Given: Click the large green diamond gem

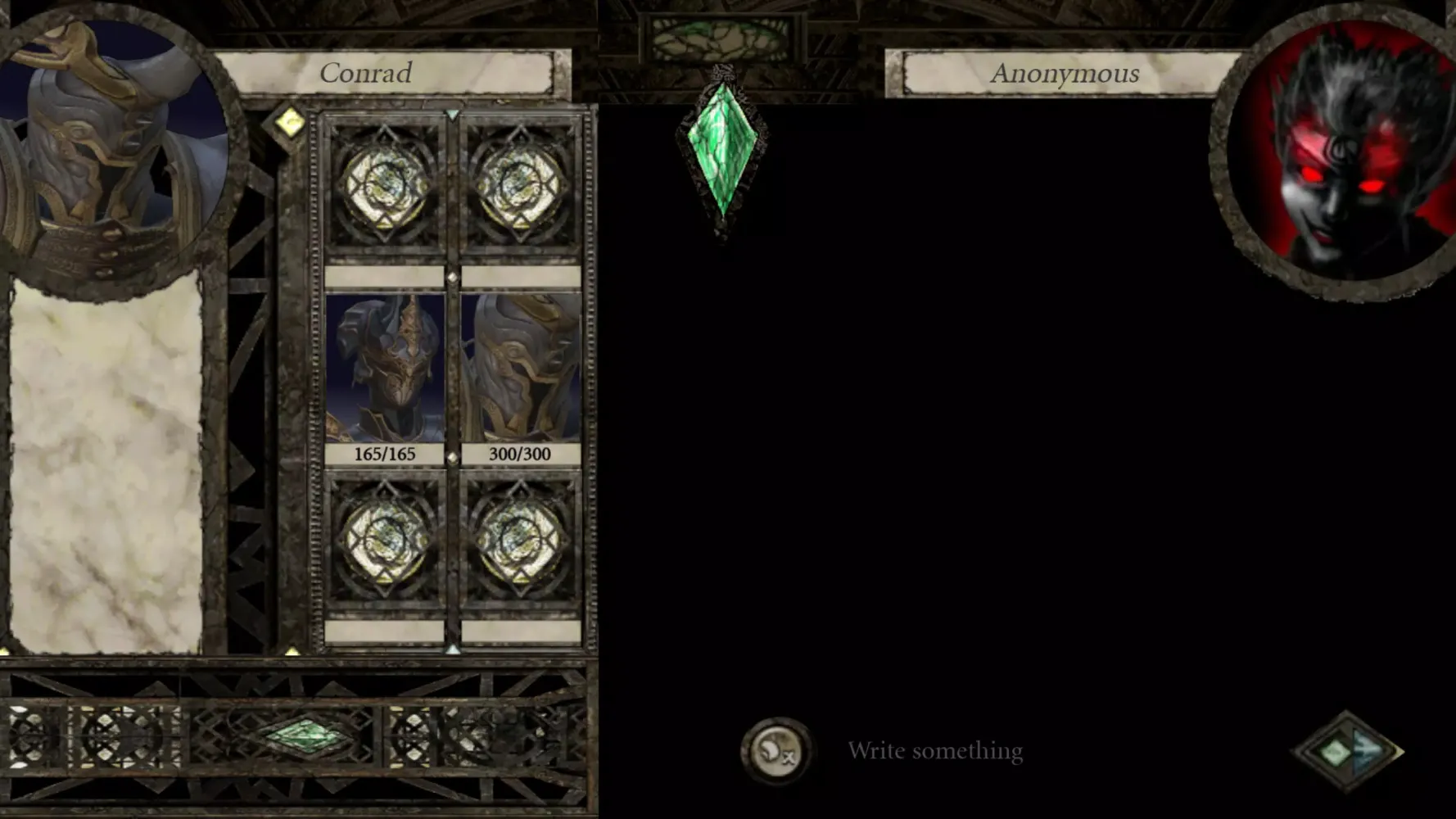Looking at the screenshot, I should [722, 150].
